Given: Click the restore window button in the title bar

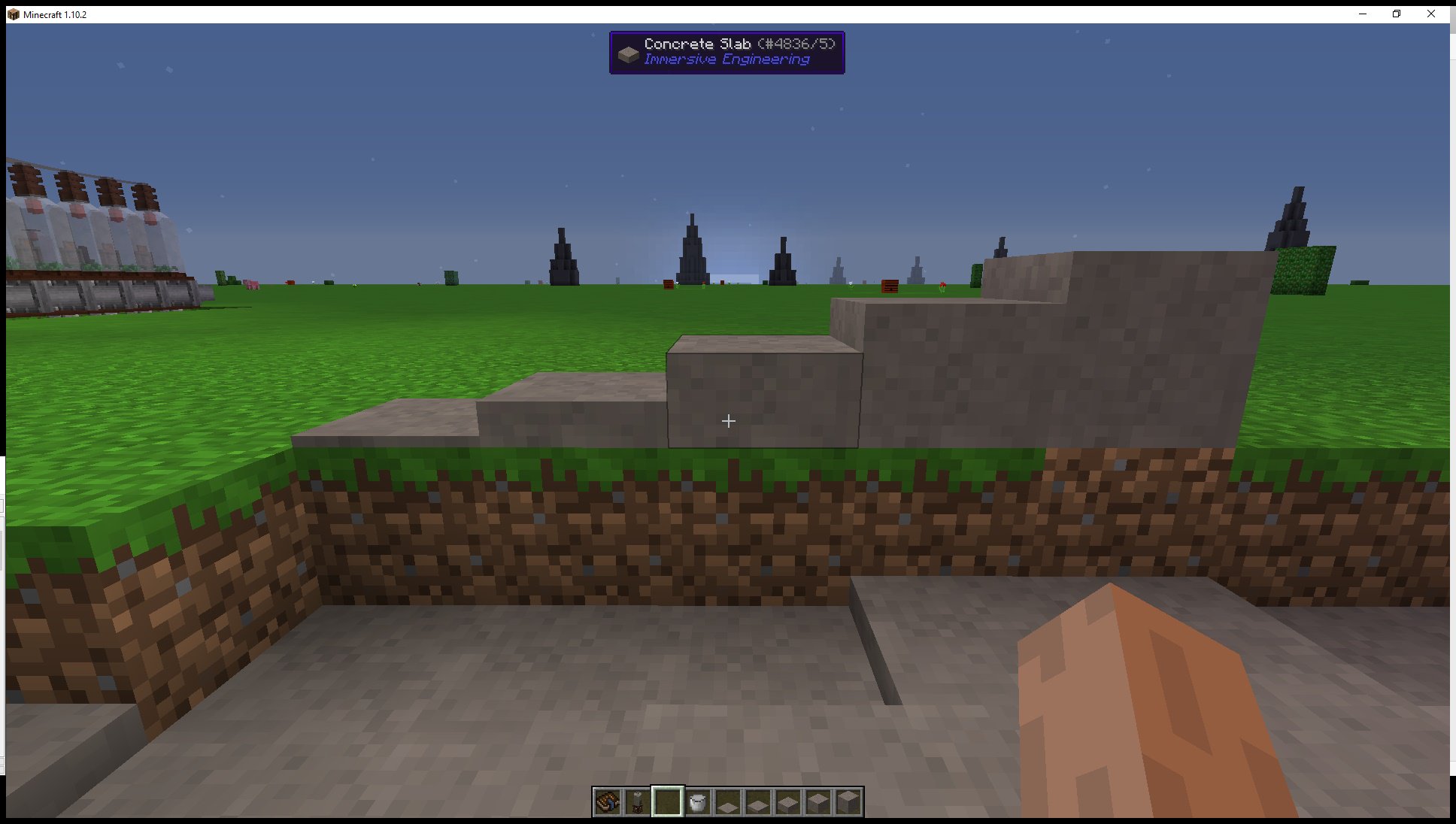Looking at the screenshot, I should coord(1397,14).
